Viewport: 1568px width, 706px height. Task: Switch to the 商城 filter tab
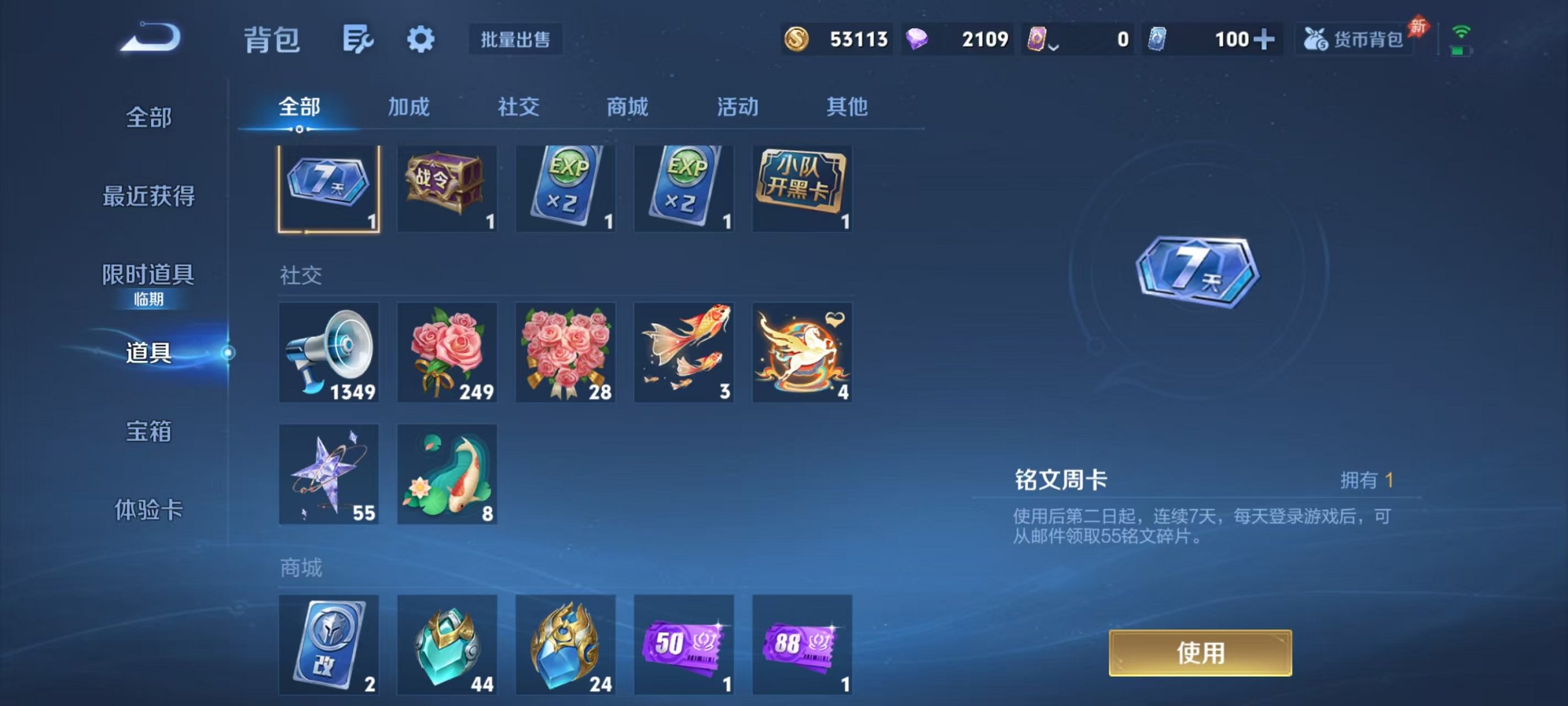627,107
